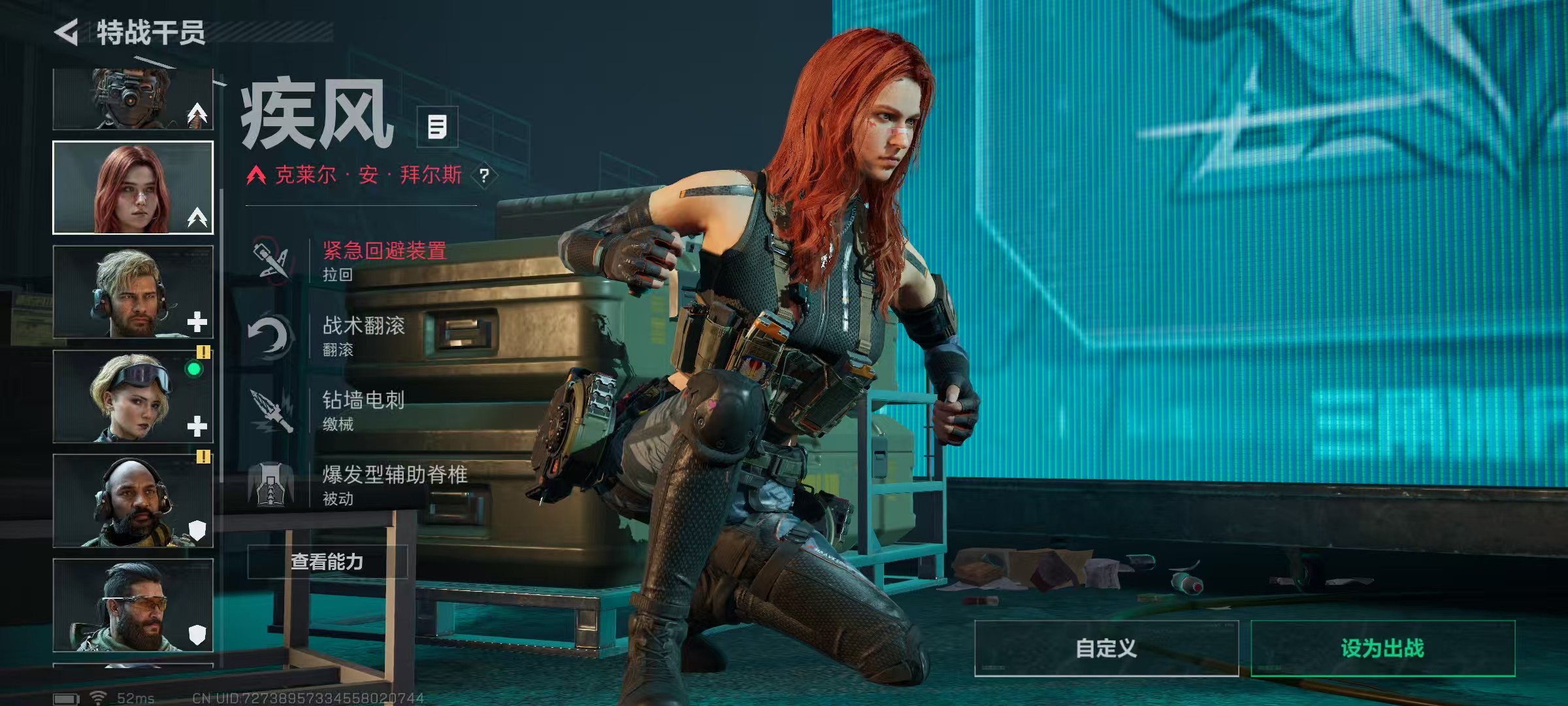Screen dimensions: 1568x706
Task: Open 疾风's document profile icon
Action: click(437, 127)
